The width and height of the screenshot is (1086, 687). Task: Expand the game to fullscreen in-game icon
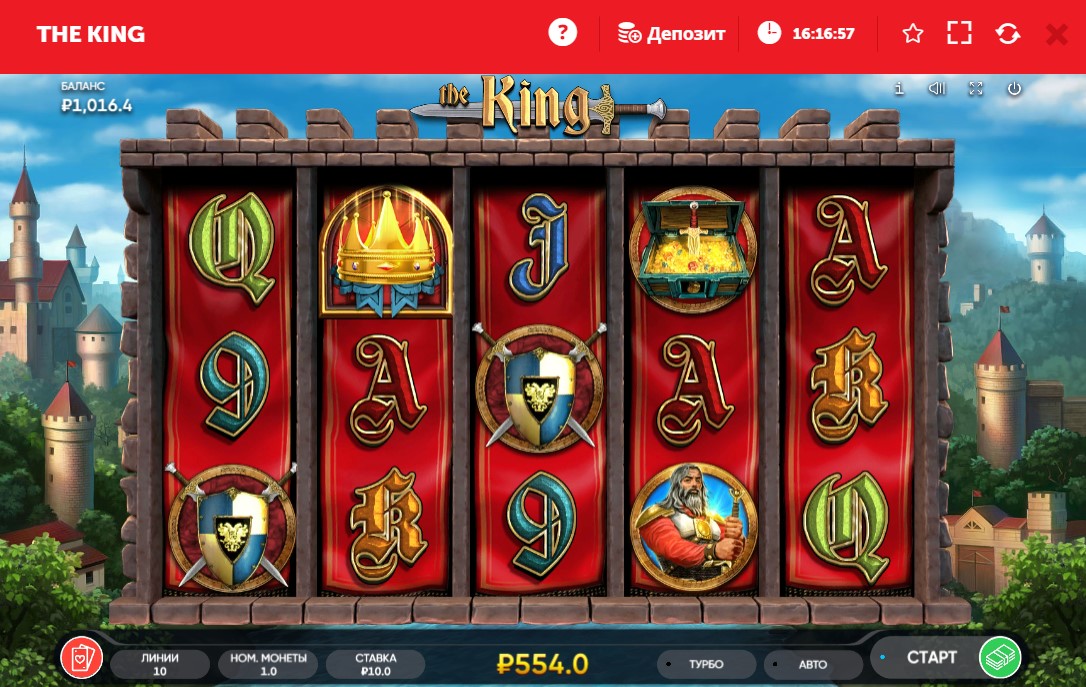[976, 89]
